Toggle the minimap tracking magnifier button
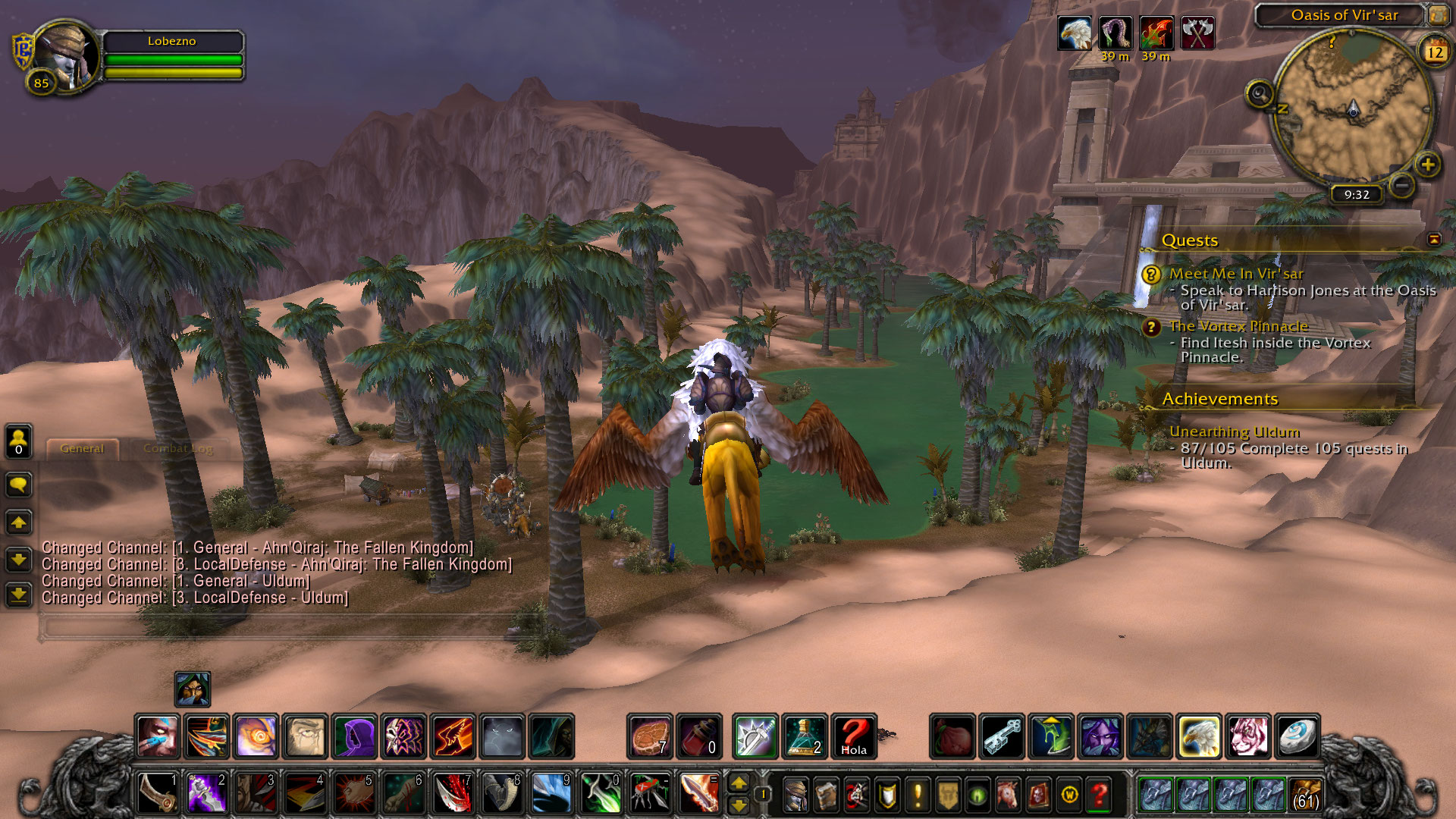Screen dimensions: 1456x819 (1260, 95)
